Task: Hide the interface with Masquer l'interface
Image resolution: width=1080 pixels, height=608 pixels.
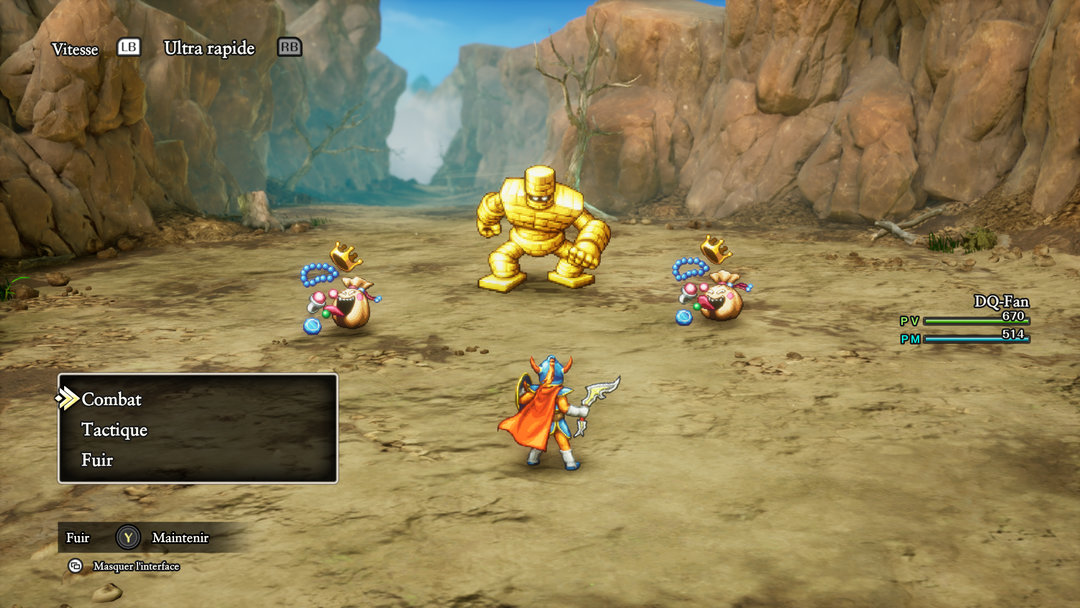Action: [x=135, y=566]
